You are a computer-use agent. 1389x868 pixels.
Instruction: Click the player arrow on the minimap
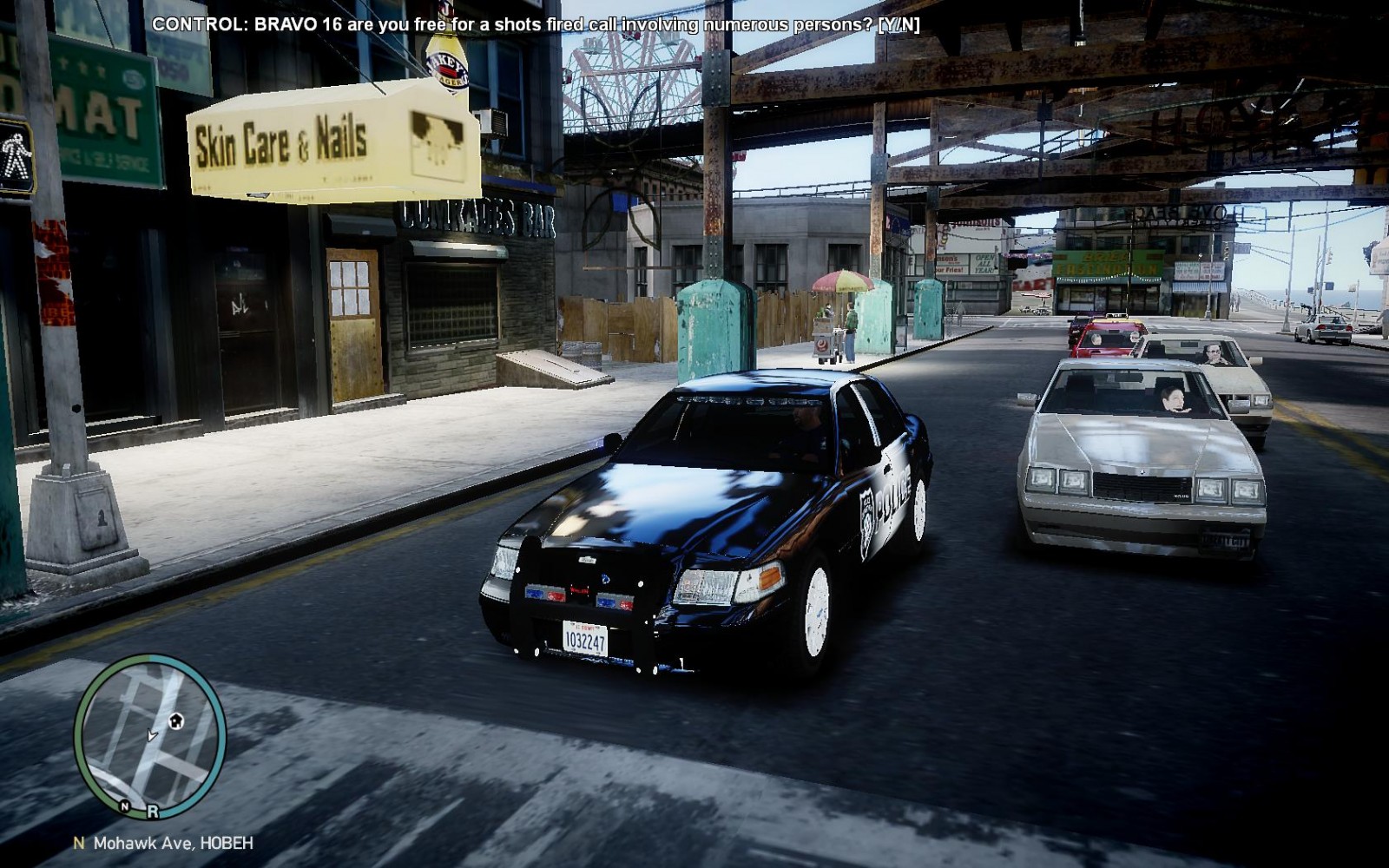[153, 735]
